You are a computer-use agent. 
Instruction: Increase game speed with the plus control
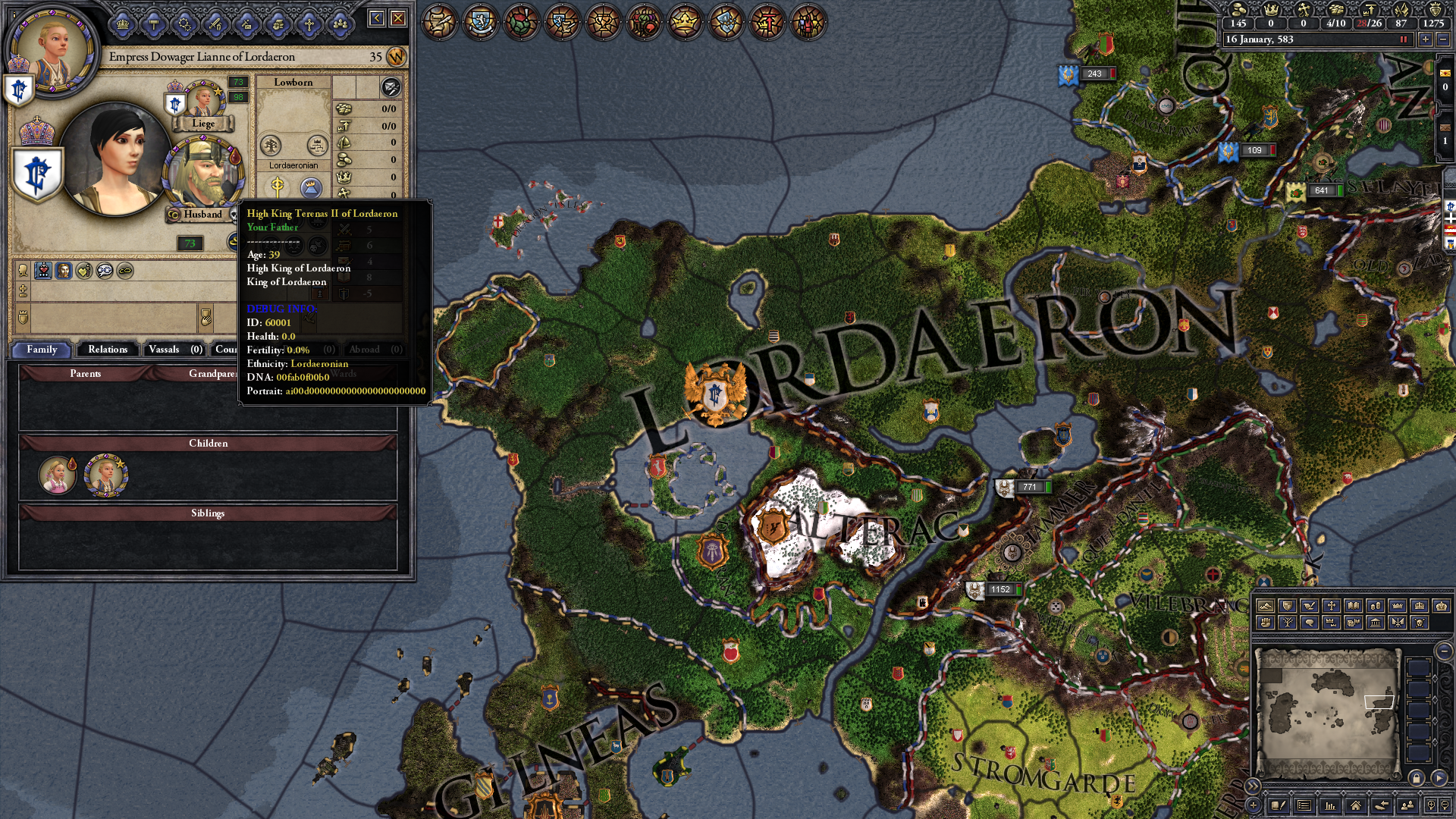coord(1426,39)
